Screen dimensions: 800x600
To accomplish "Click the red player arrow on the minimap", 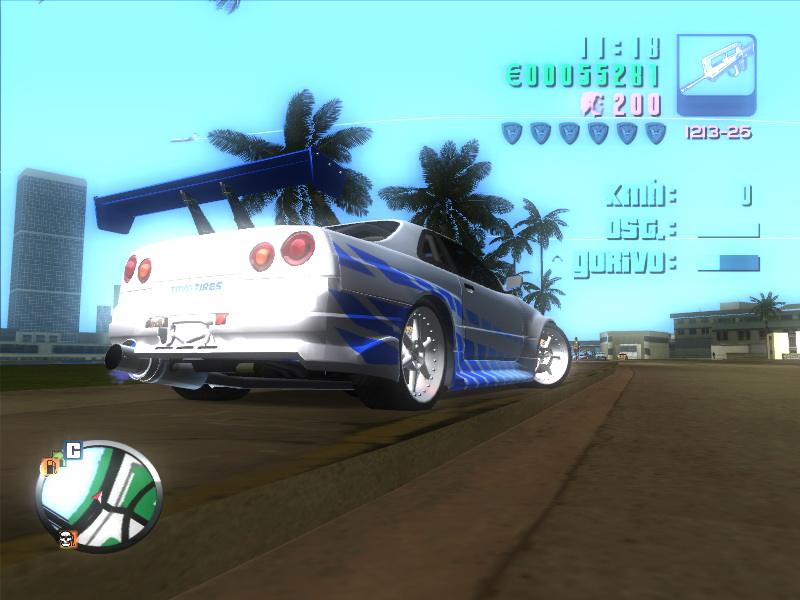I will point(98,495).
